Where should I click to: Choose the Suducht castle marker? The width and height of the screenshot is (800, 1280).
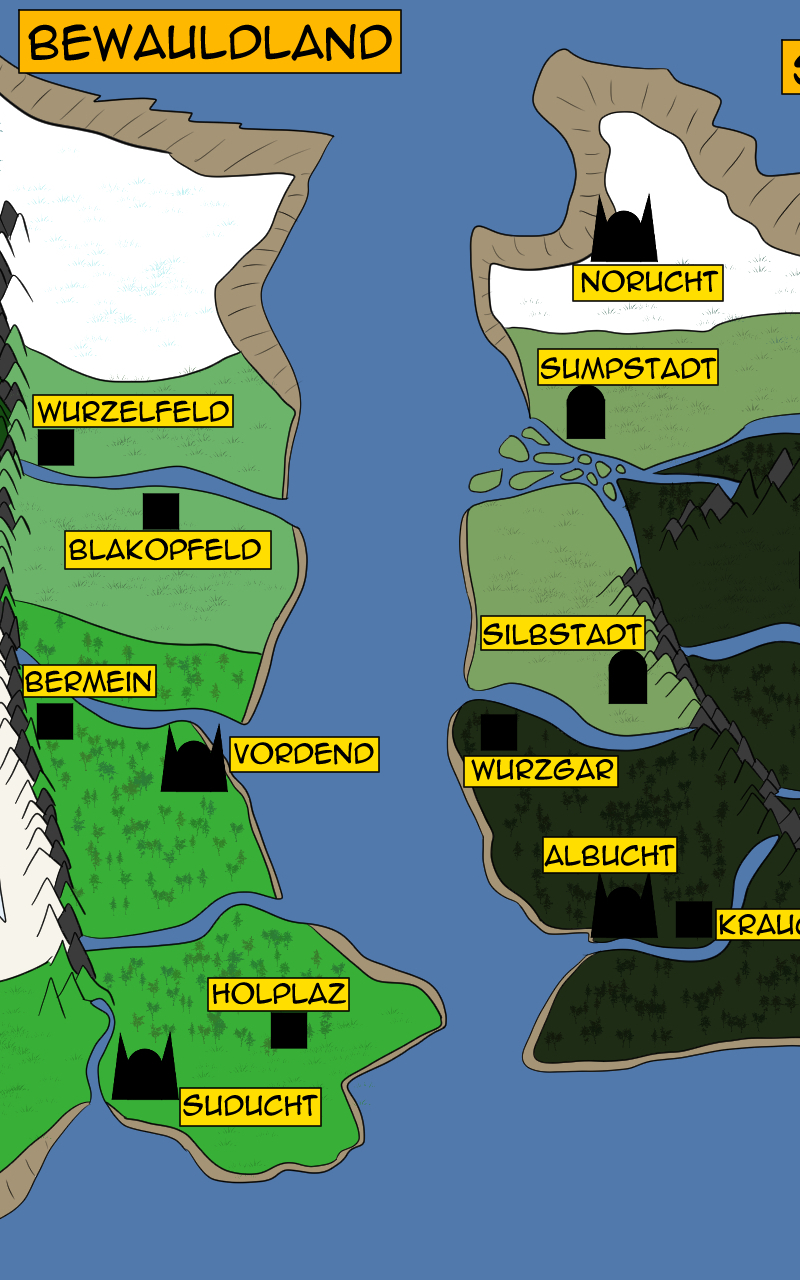click(145, 1070)
